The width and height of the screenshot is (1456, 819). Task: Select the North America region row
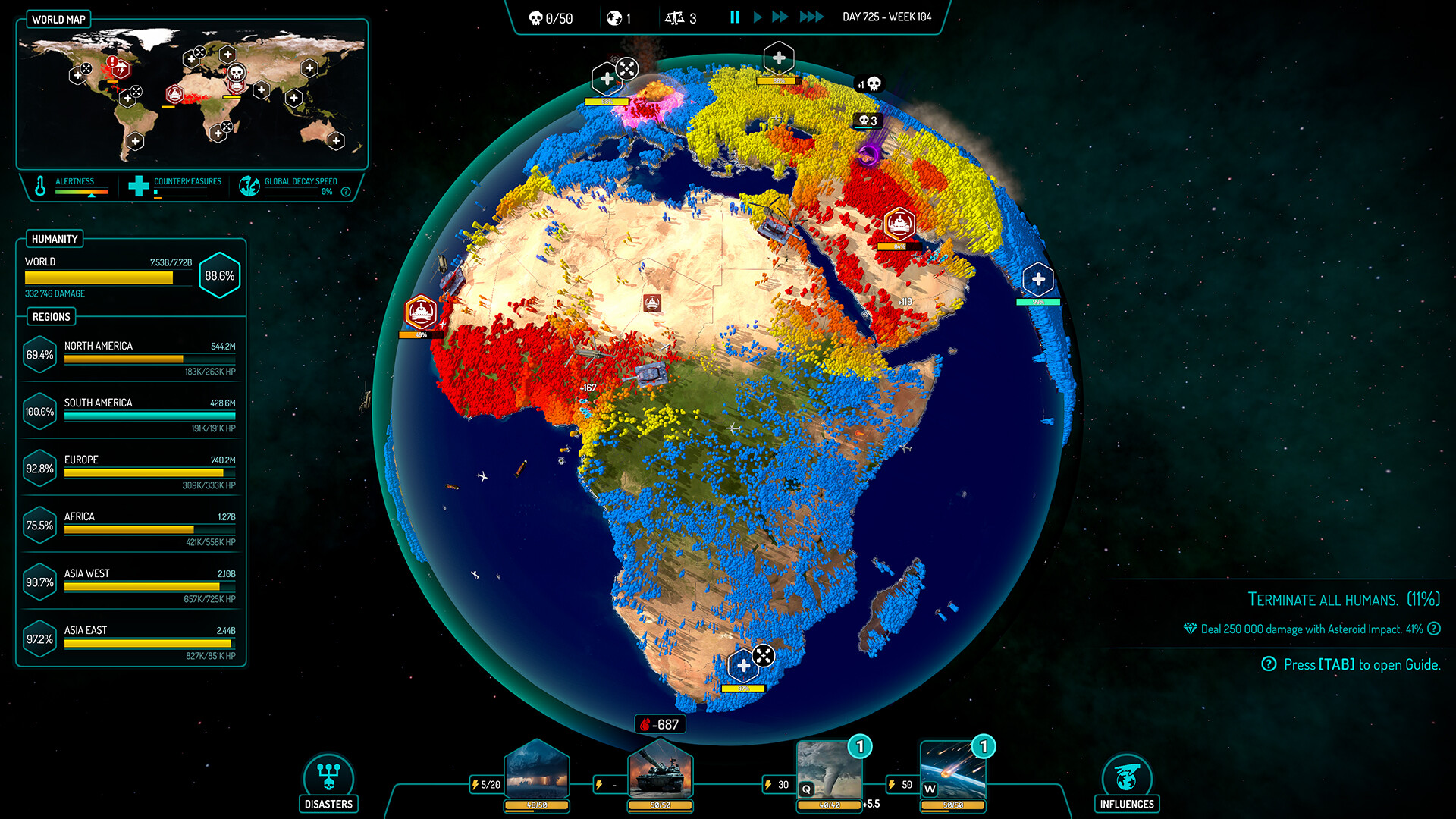(x=131, y=355)
